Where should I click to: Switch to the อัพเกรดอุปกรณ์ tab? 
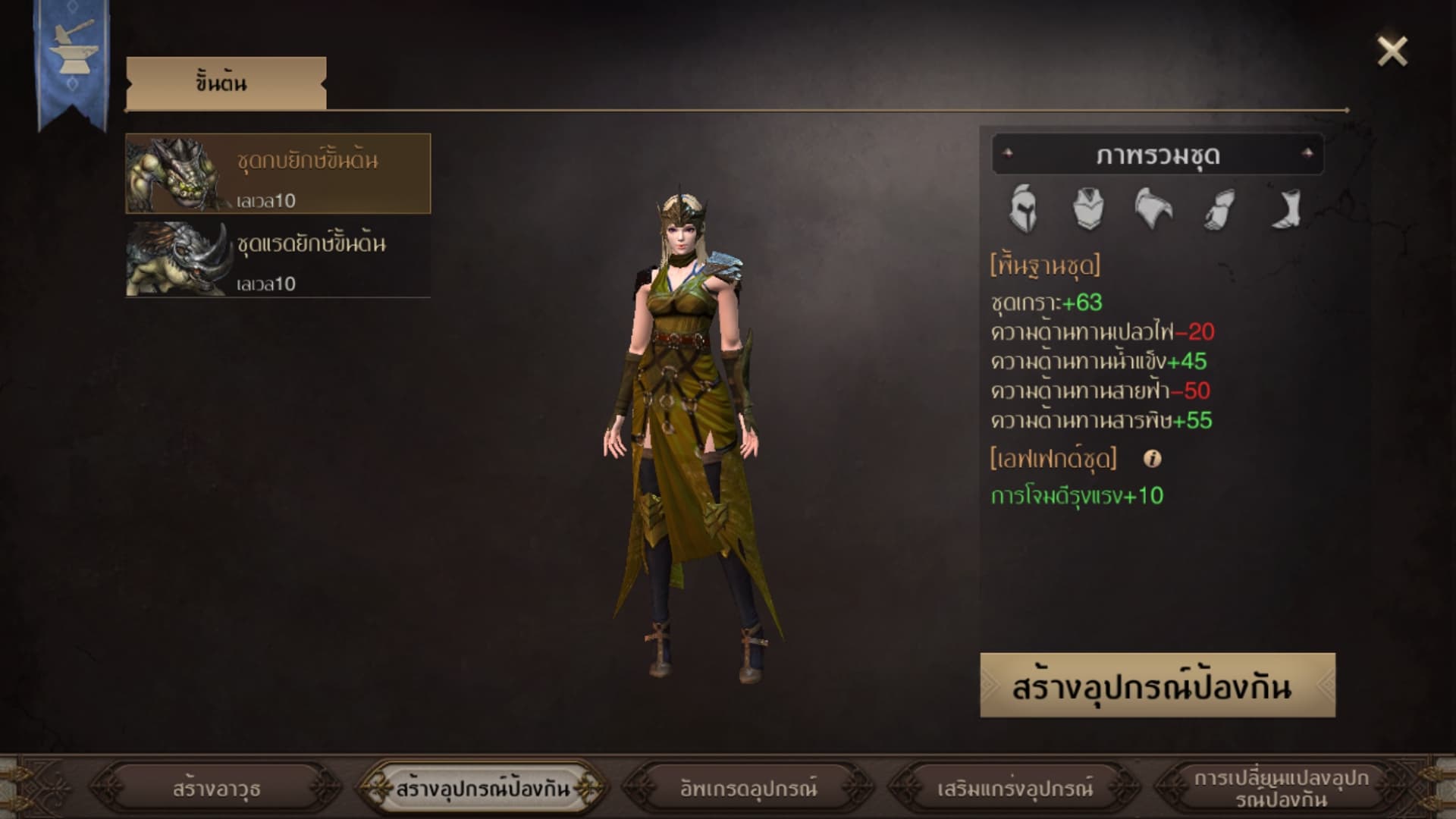pyautogui.click(x=748, y=789)
